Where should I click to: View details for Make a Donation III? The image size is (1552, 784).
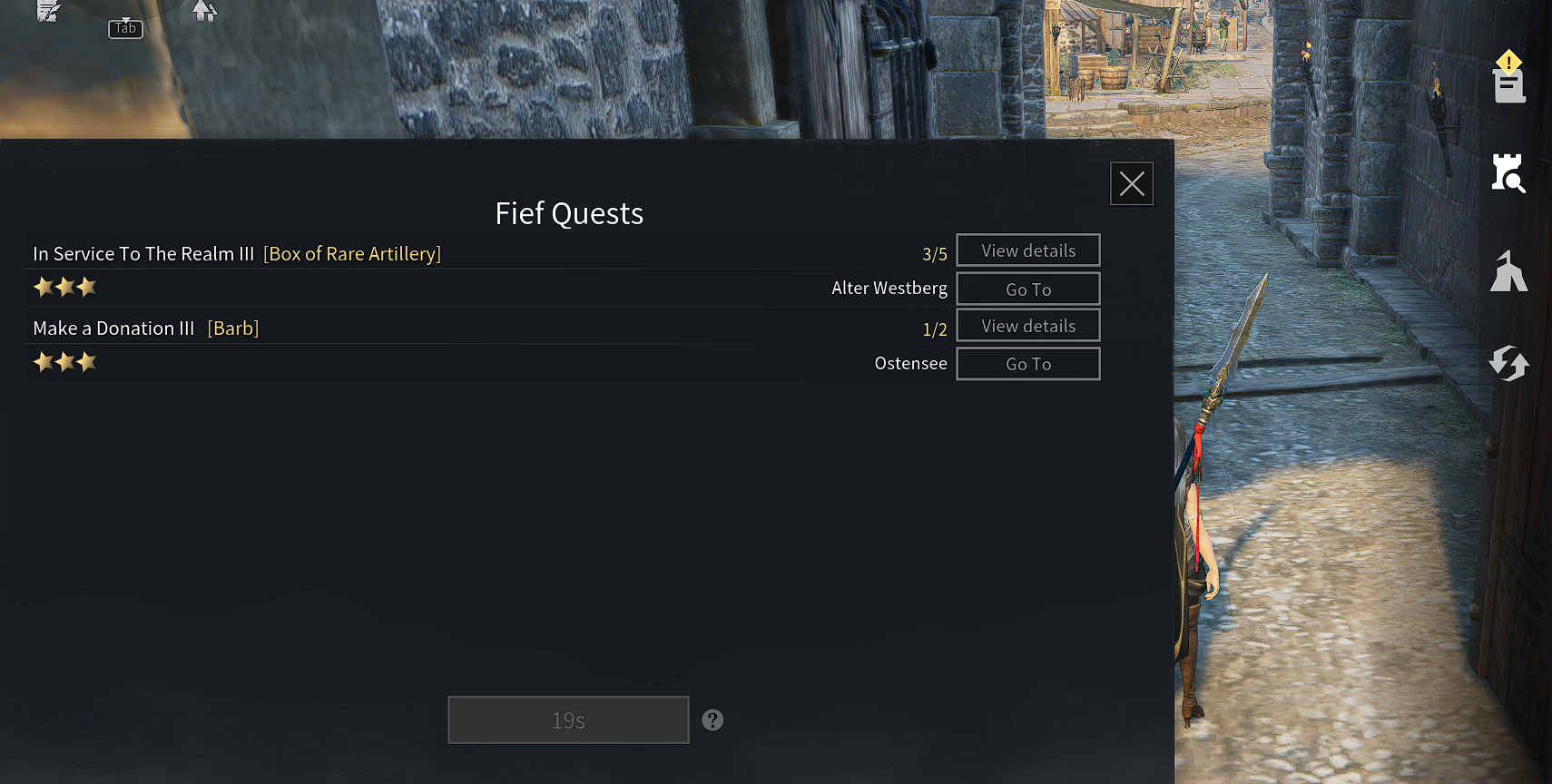click(x=1027, y=326)
